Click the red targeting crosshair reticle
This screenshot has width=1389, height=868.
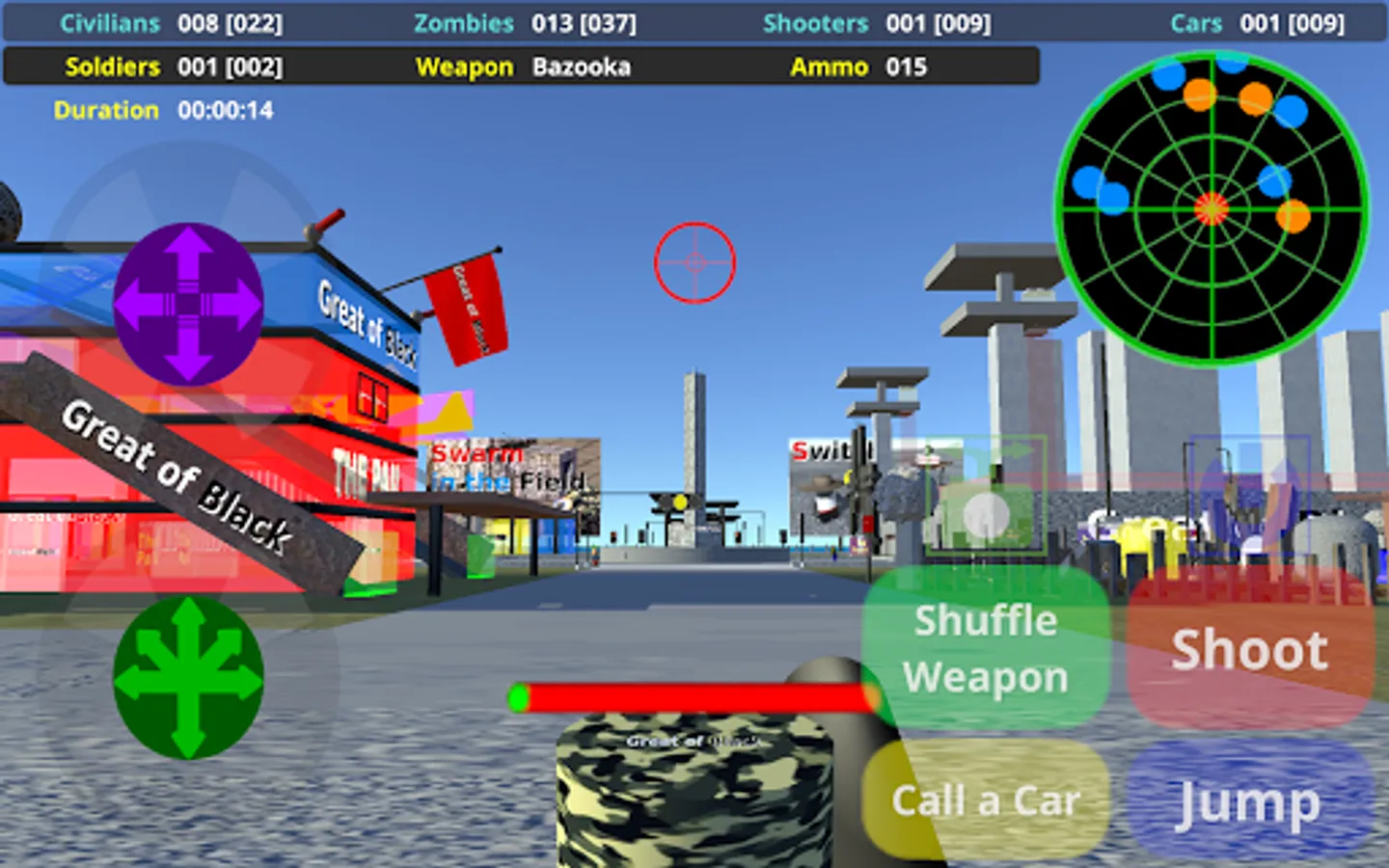(694, 263)
